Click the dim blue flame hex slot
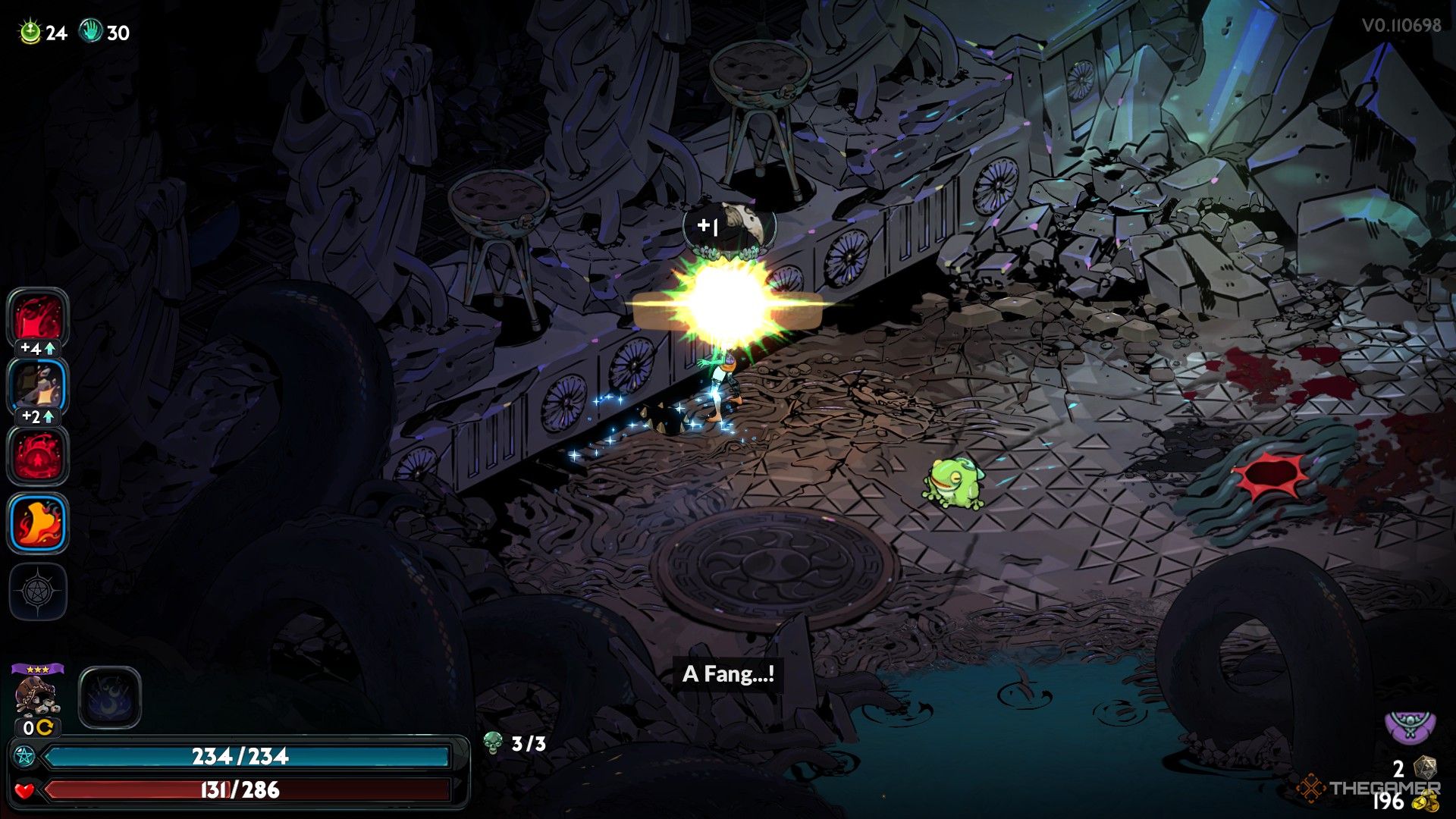This screenshot has height=819, width=1456. coord(110,698)
